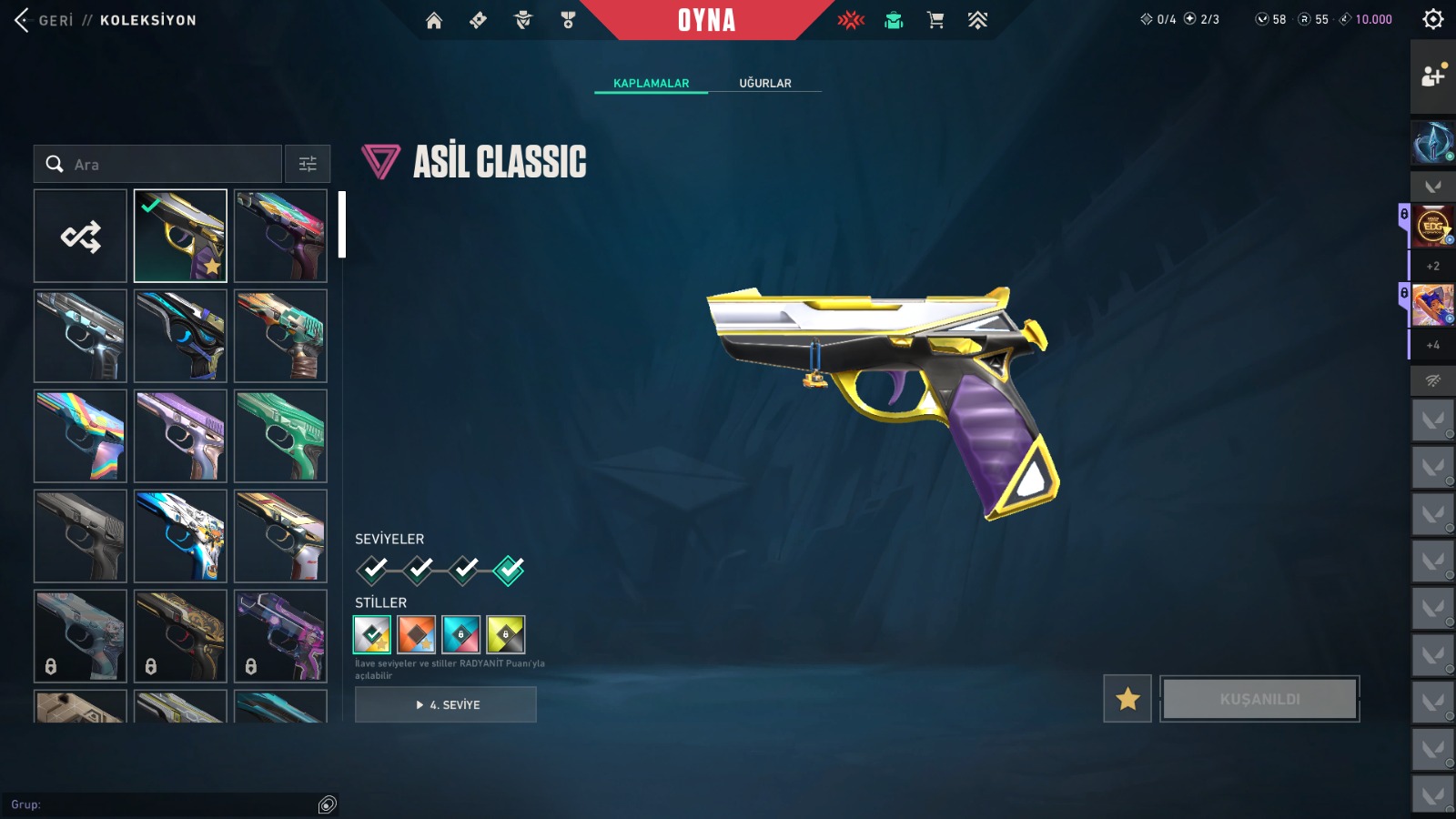Open the home screen icon

click(434, 20)
